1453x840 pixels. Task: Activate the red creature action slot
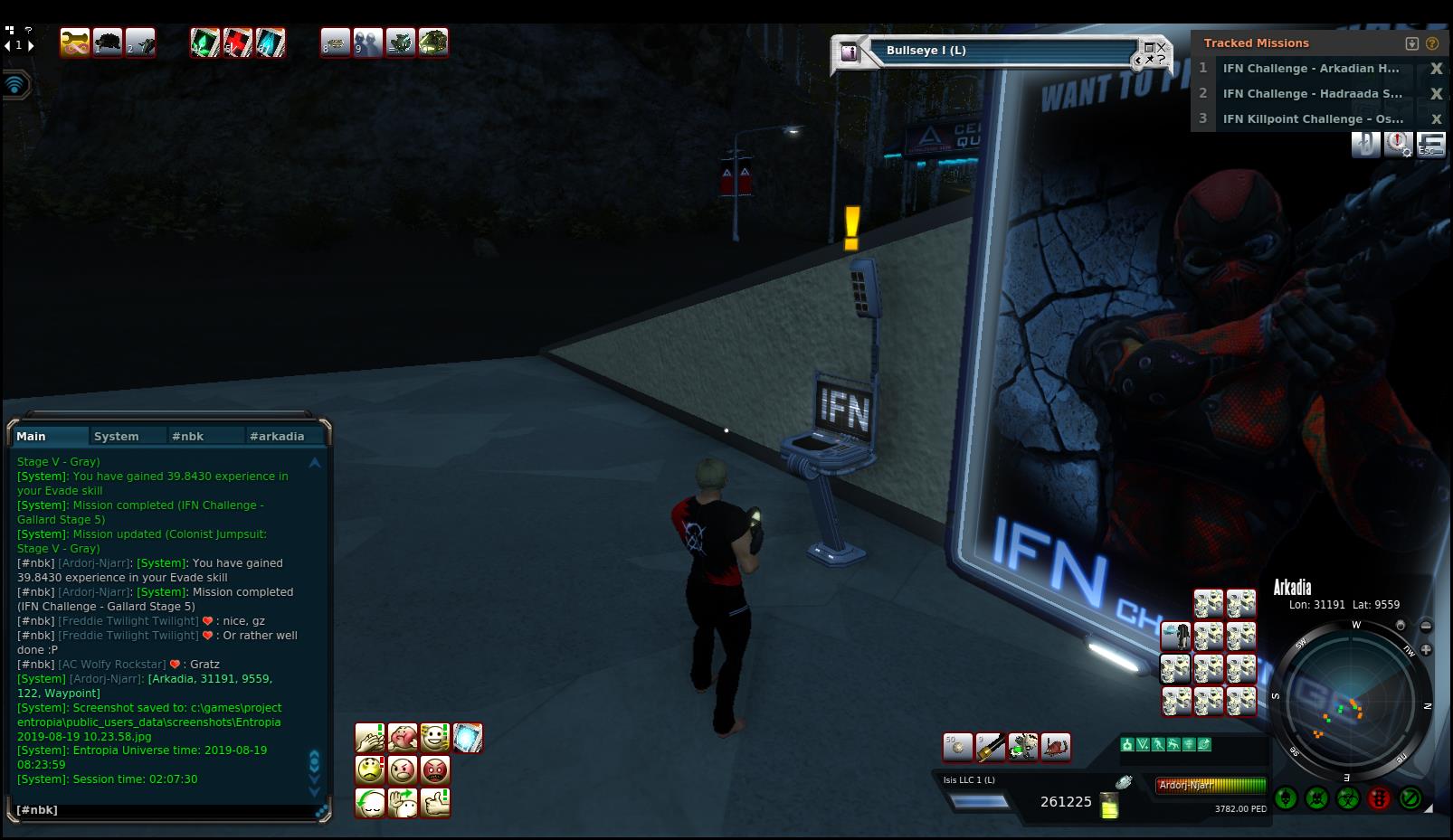coord(1056,747)
